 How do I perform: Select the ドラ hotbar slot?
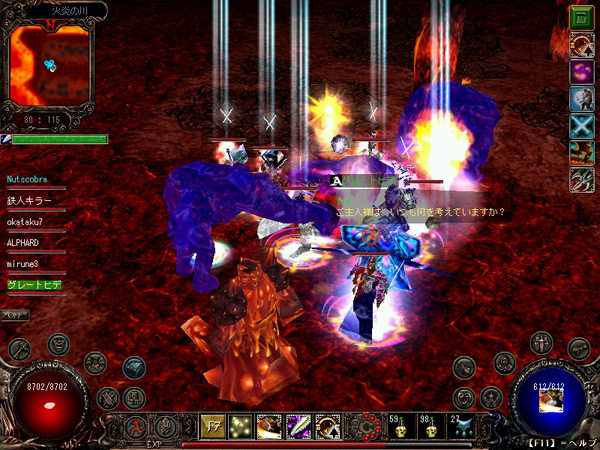212,425
